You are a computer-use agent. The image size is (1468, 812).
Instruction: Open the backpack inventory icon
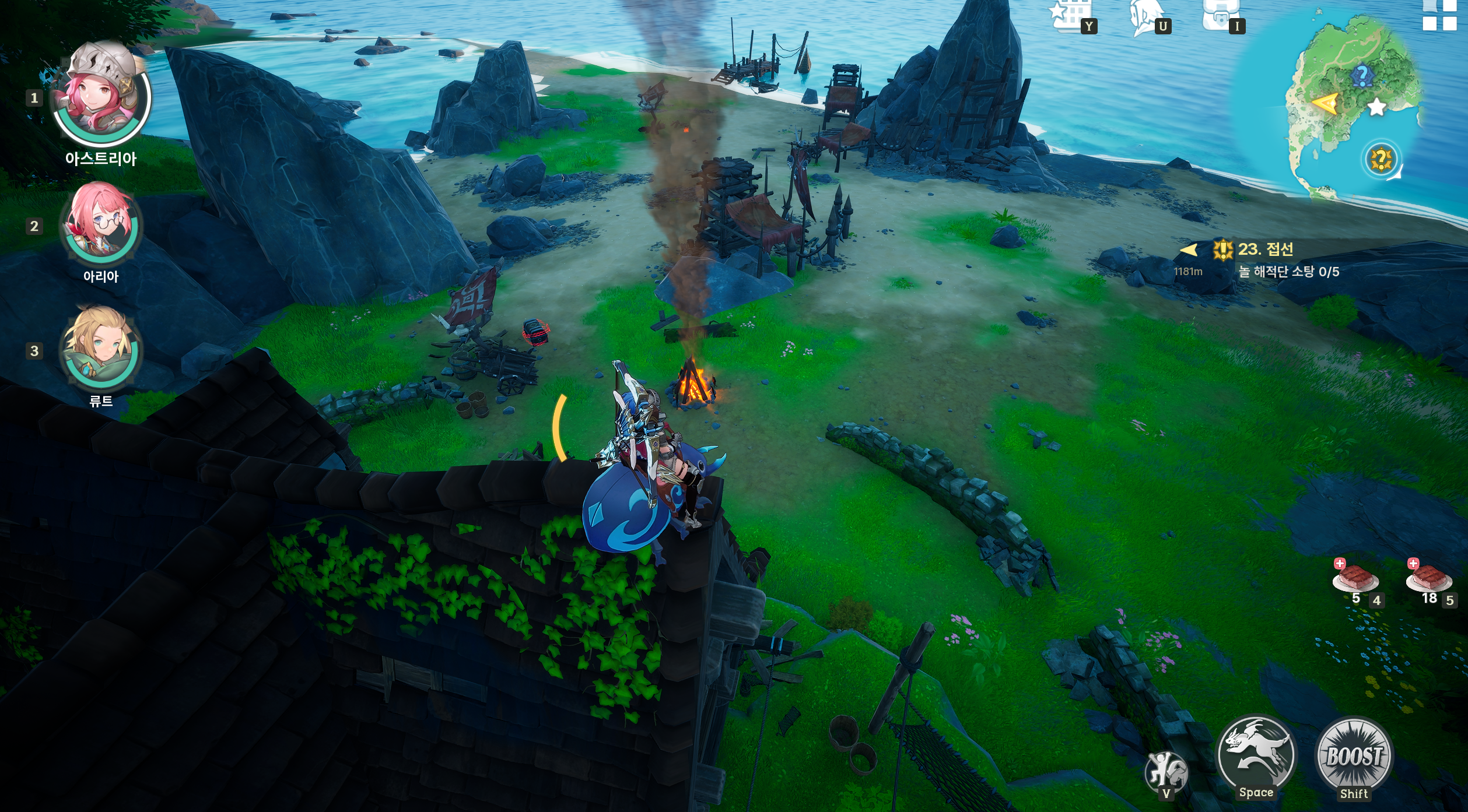[1220, 15]
